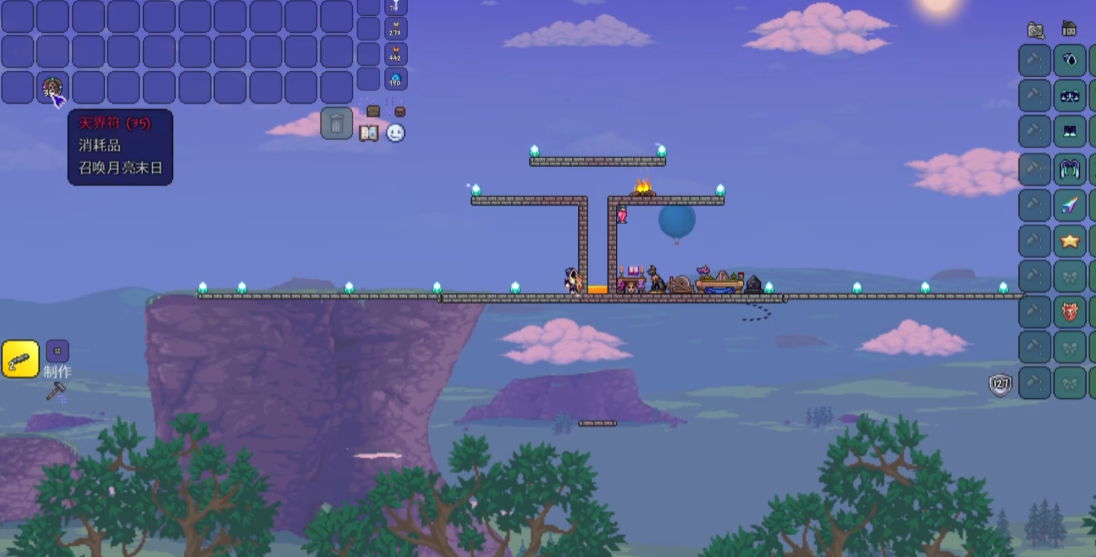Viewport: 1096px width, 557px height.
Task: Click the defense shield showing 127
Action: click(1000, 383)
